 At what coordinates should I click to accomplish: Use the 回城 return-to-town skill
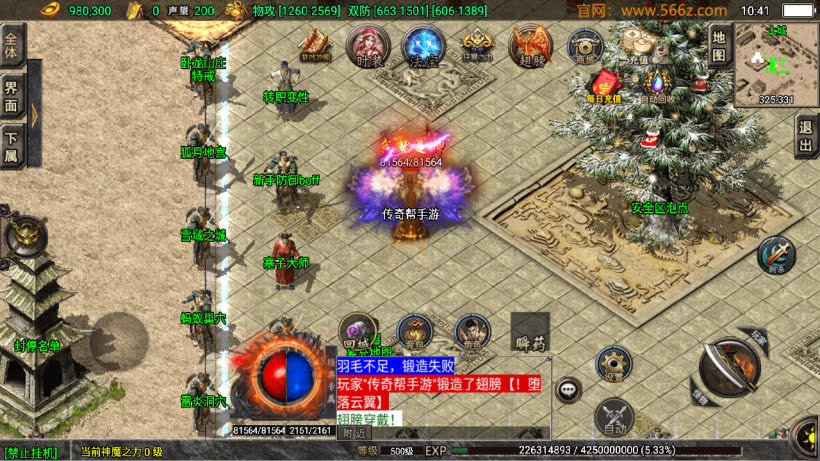356,331
